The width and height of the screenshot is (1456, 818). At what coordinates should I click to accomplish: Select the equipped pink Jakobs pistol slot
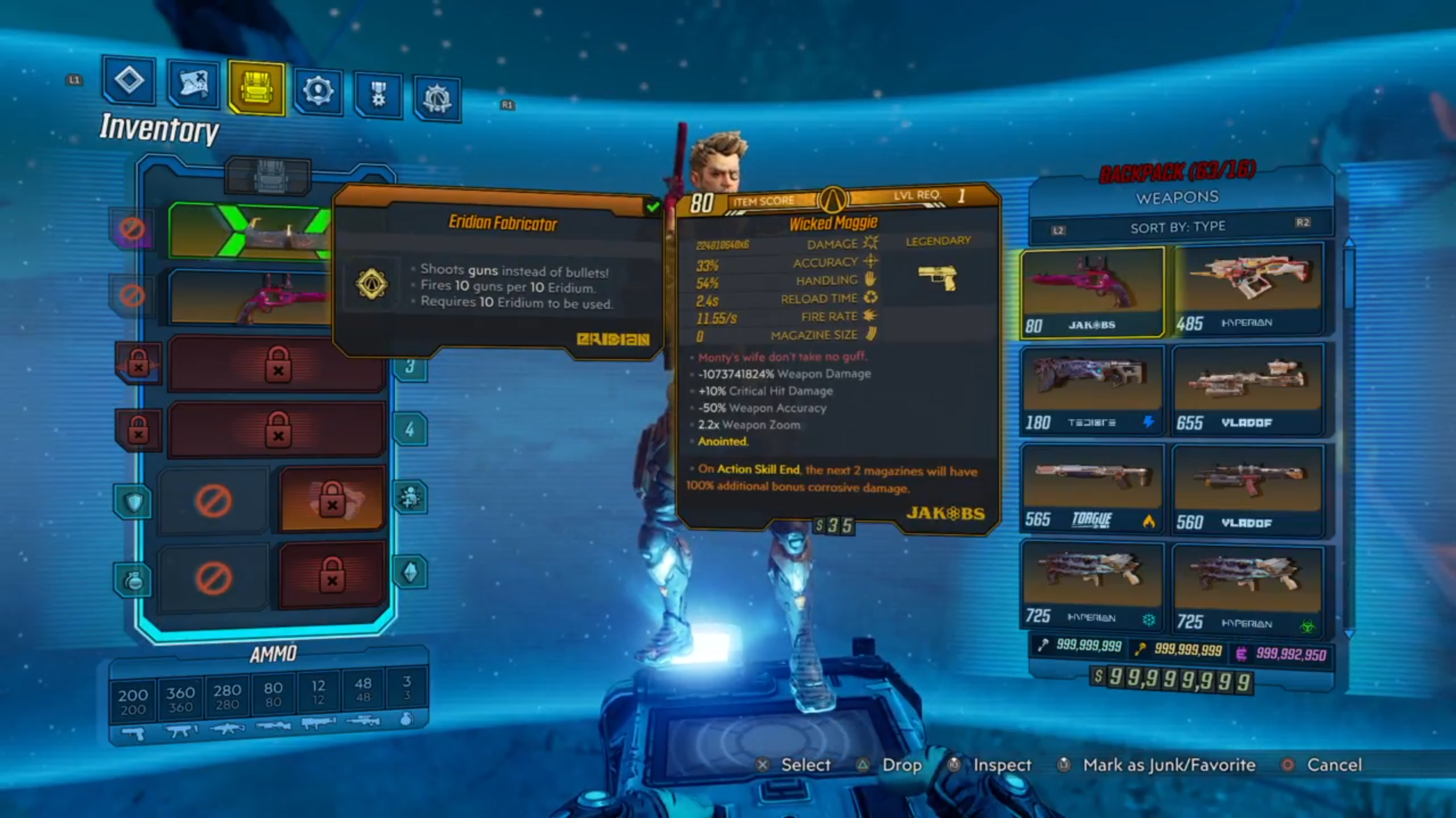(x=250, y=297)
